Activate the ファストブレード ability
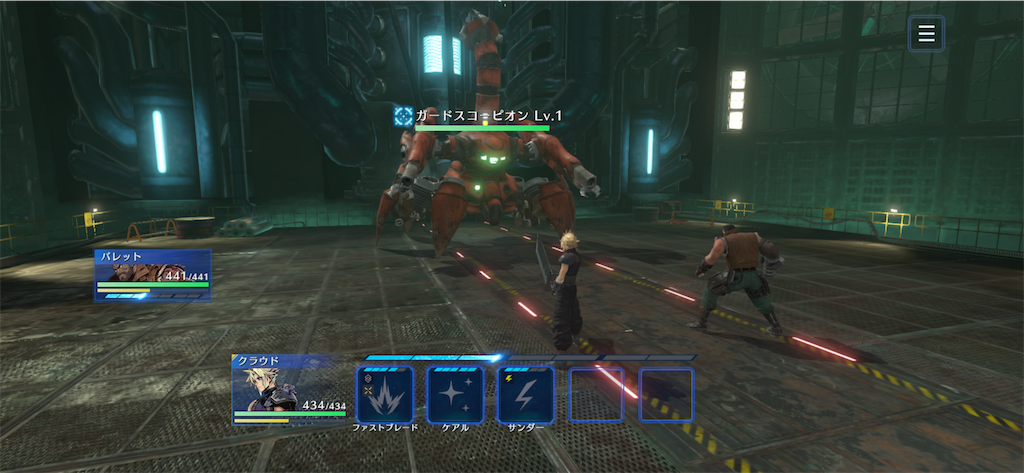Image resolution: width=1024 pixels, height=473 pixels. 385,394
